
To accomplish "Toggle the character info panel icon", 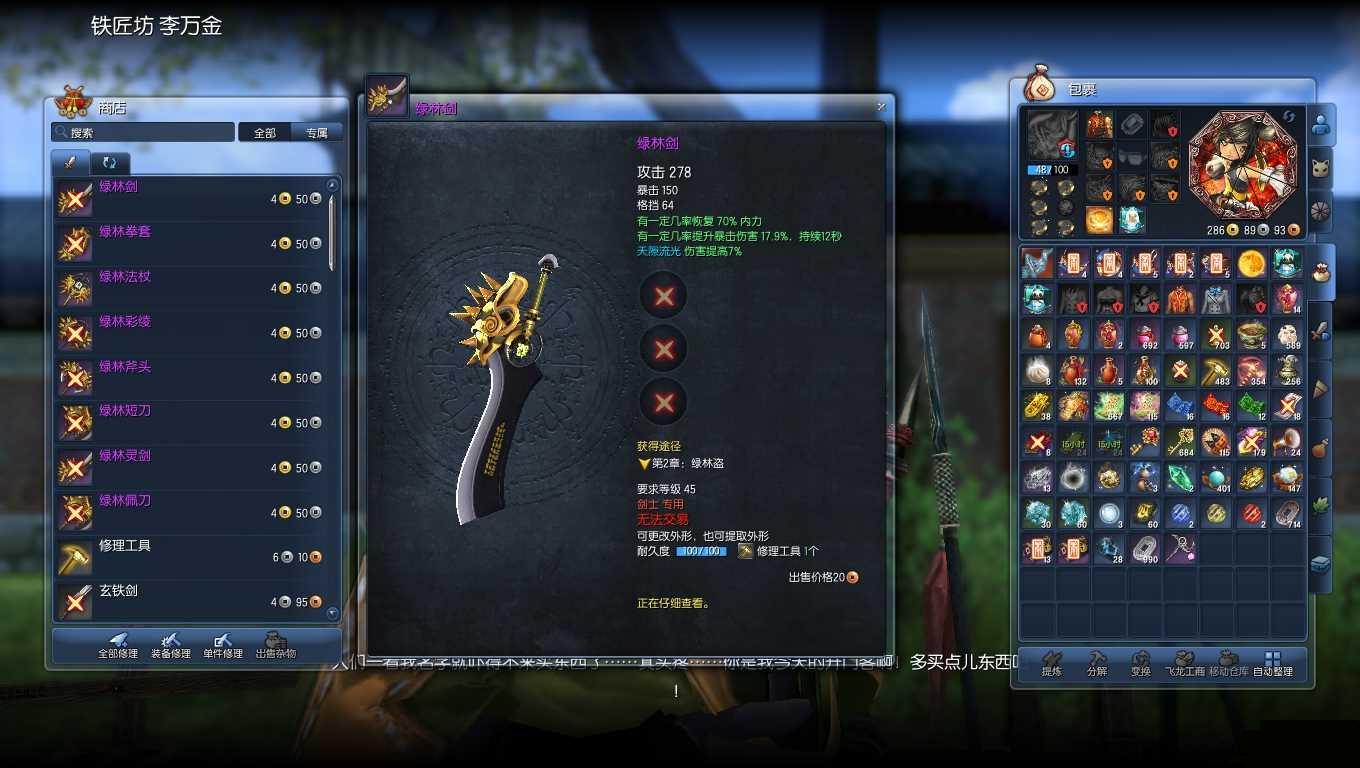I will (x=1322, y=122).
